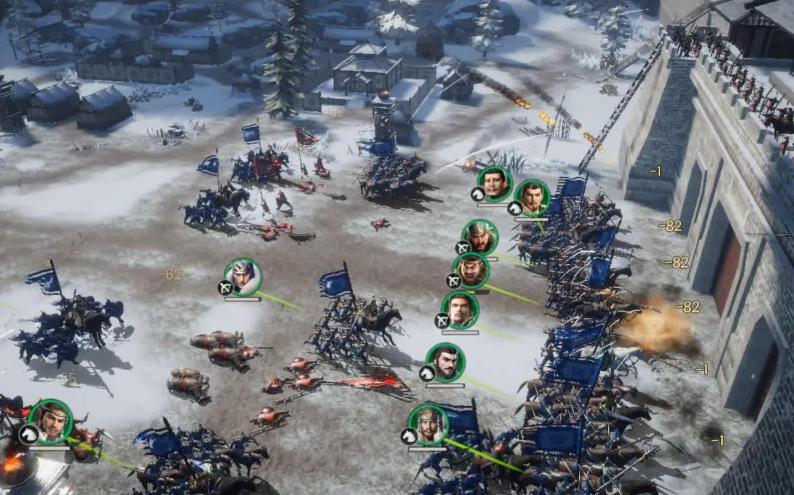This screenshot has height=495, width=794.
Task: Select the gold-crowned cavalry general portrait
Action: [x=428, y=424]
